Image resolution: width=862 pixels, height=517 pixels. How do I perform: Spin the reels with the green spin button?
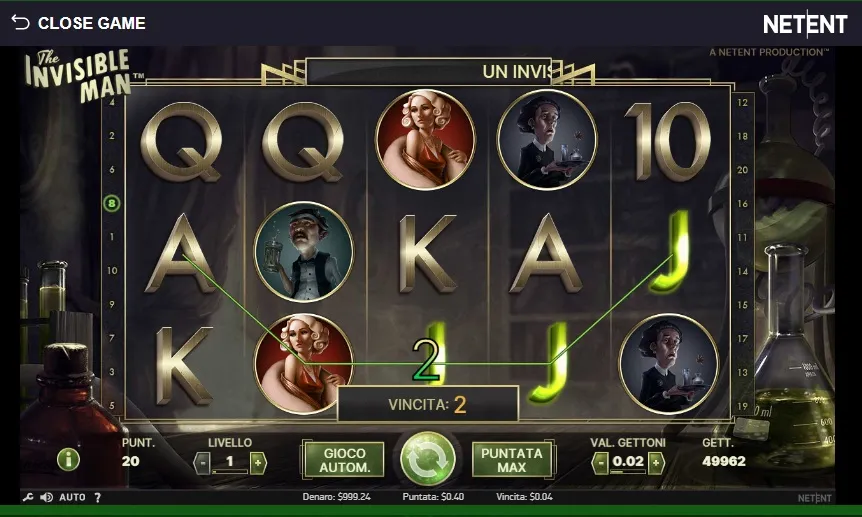click(x=428, y=459)
